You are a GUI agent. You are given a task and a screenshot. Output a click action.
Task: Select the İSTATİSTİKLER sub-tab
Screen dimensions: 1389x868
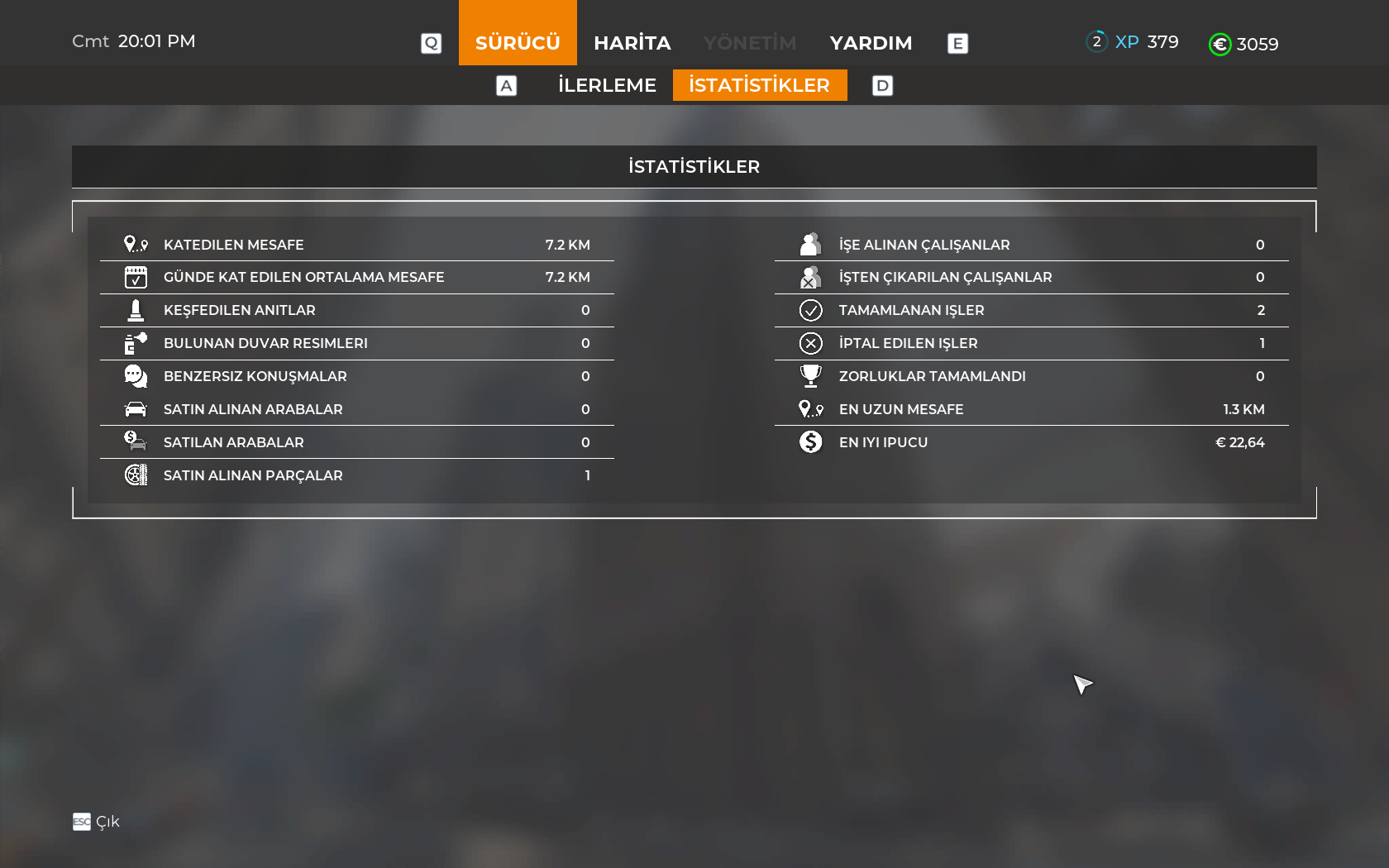point(759,85)
